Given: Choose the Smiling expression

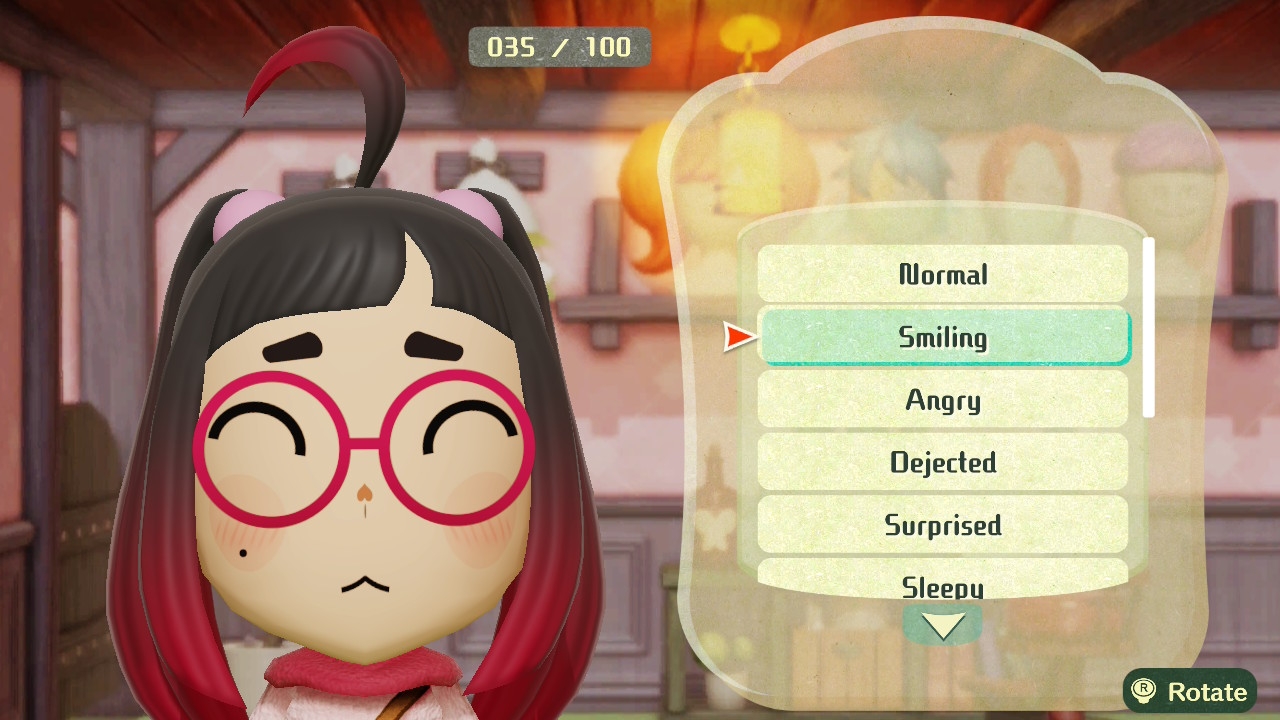Looking at the screenshot, I should (x=943, y=337).
